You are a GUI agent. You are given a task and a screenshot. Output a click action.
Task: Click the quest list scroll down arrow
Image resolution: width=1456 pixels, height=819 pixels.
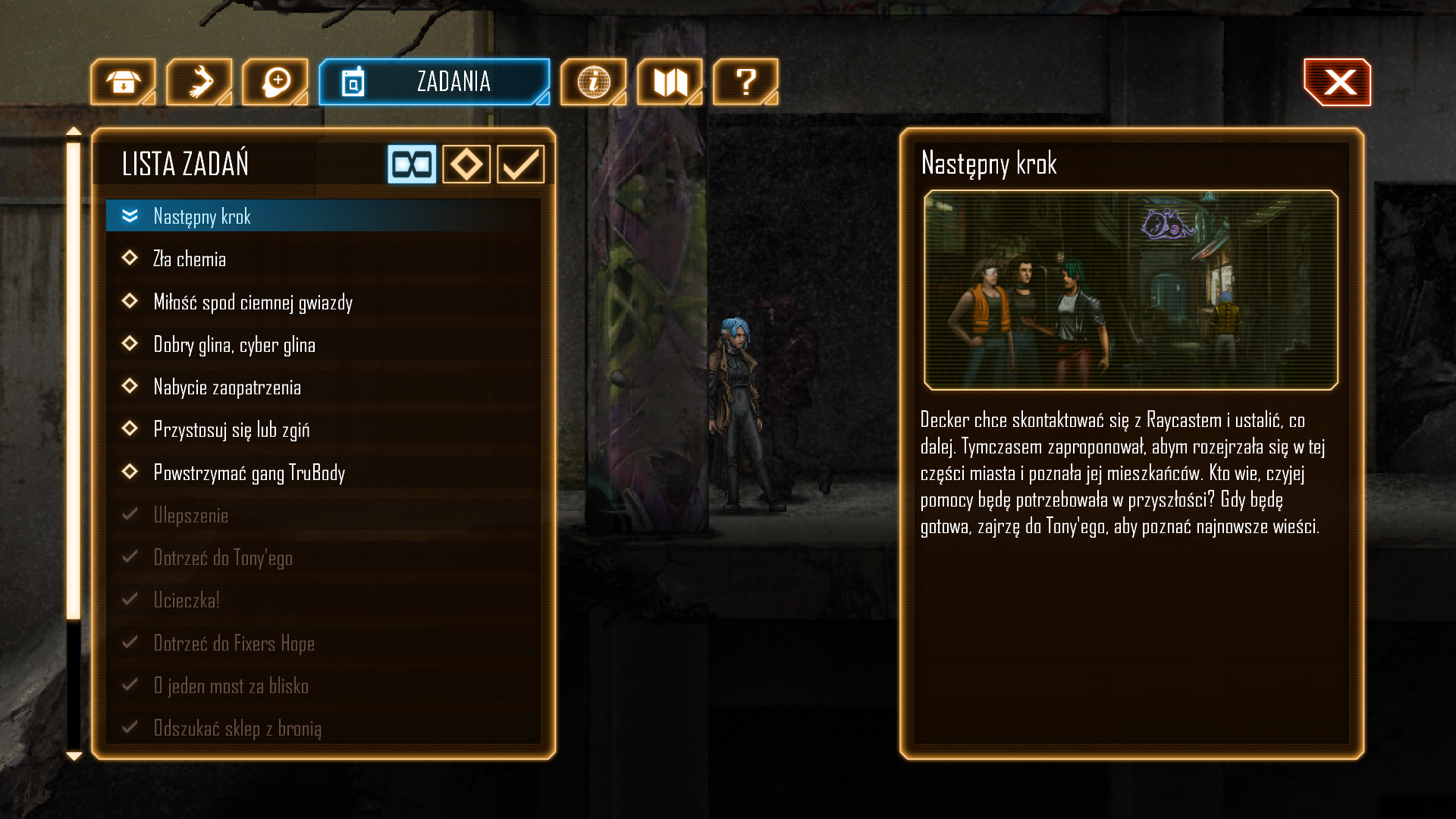coord(74,755)
